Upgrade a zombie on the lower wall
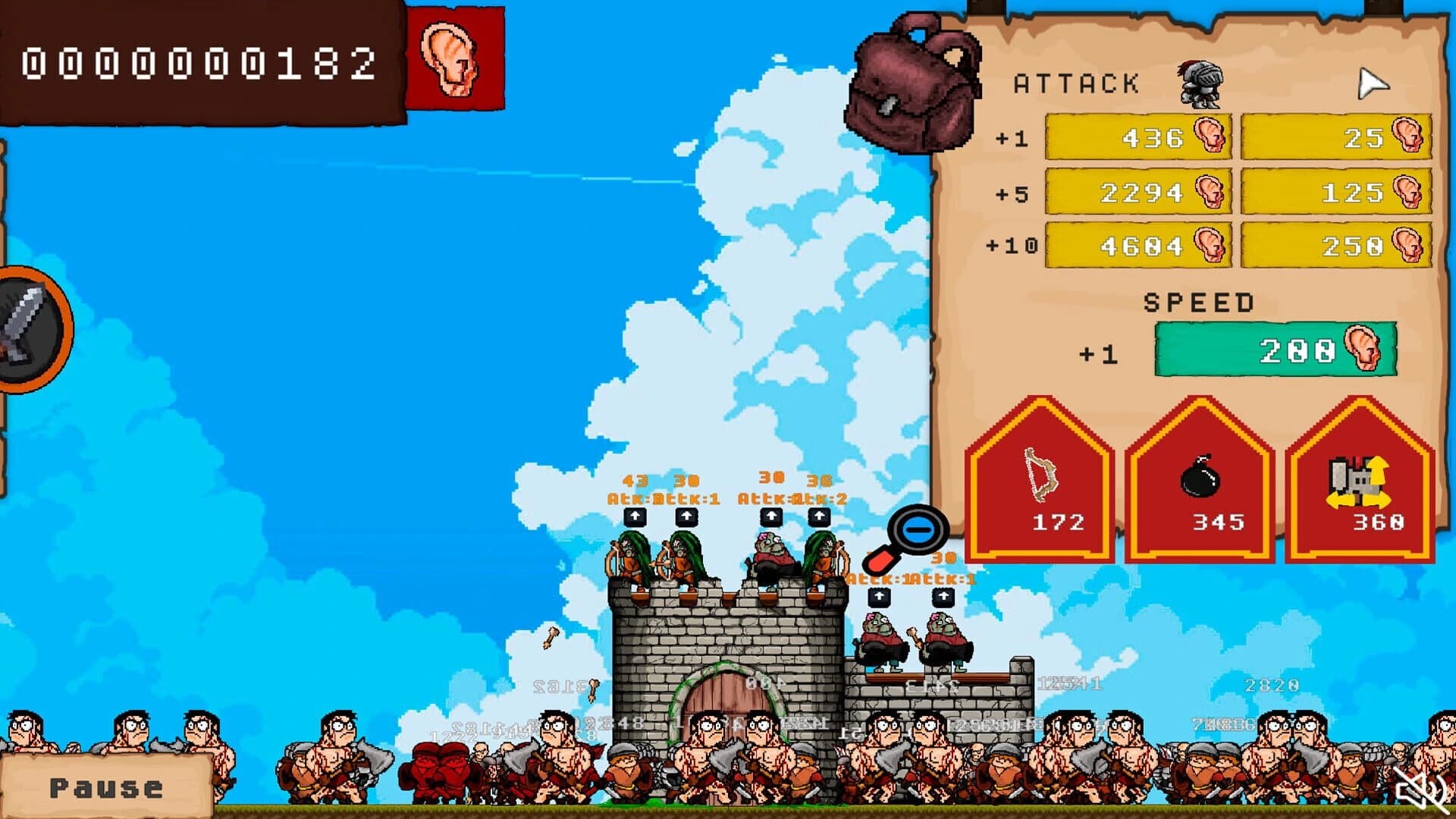1456x819 pixels. click(x=880, y=596)
